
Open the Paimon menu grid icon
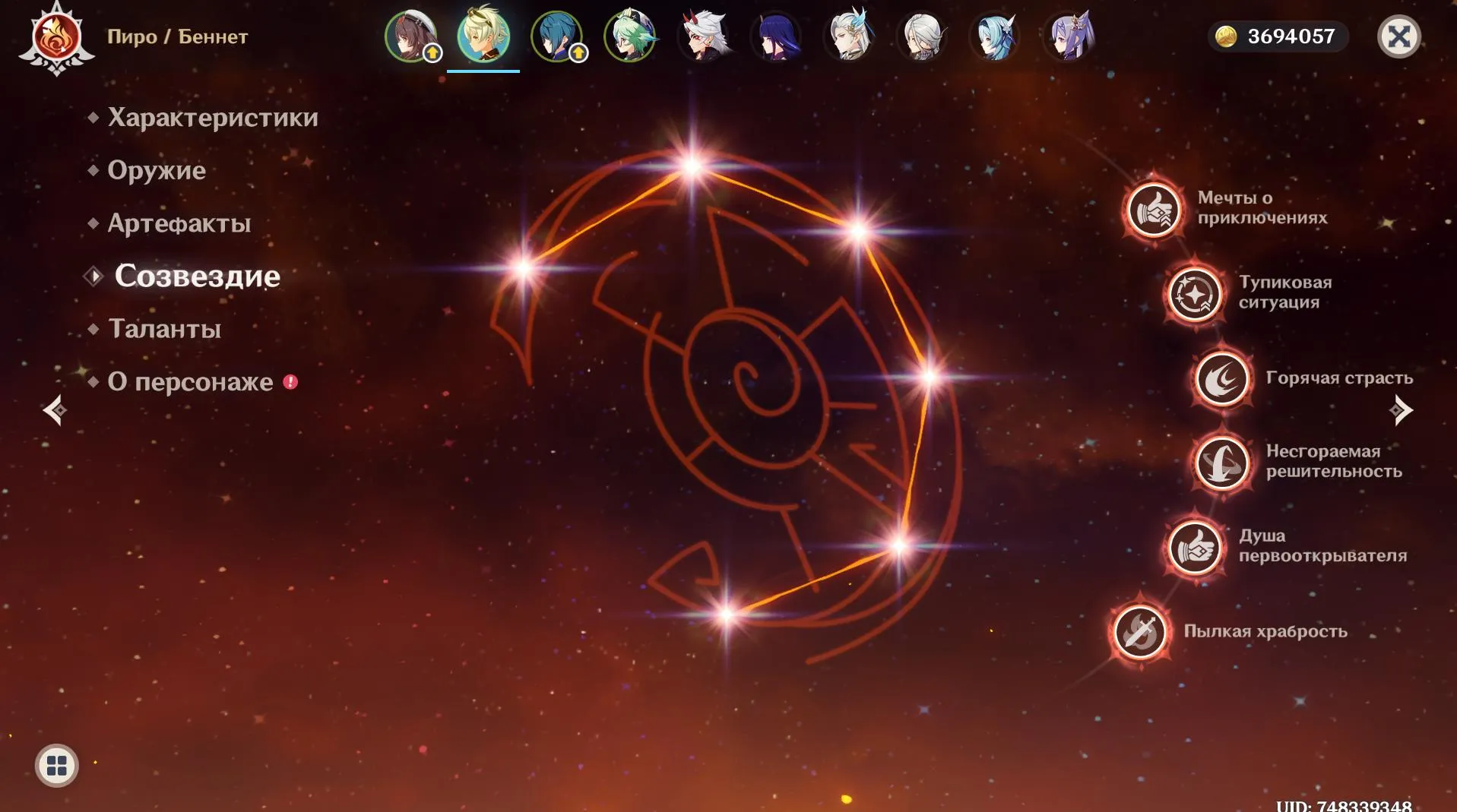[59, 766]
